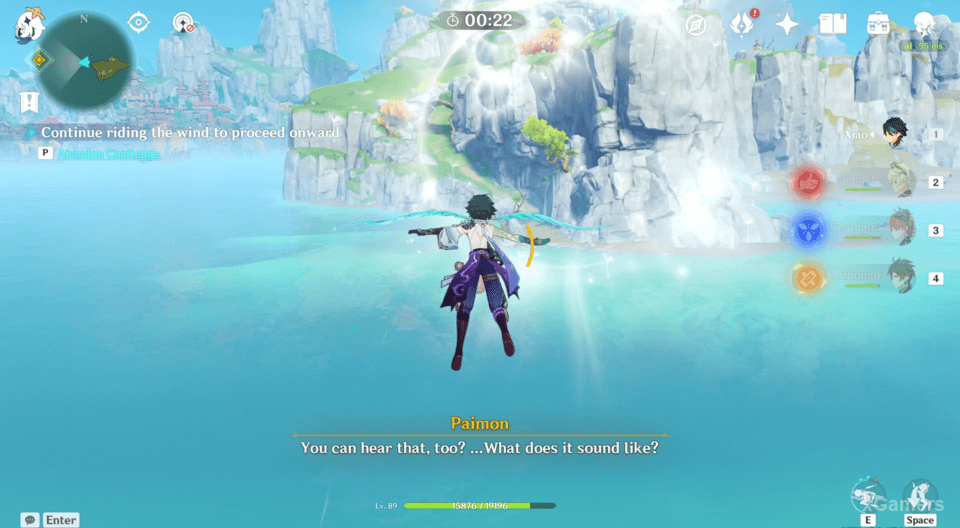Click the exclamation bookmark icon under minimap
The height and width of the screenshot is (528, 960).
pyautogui.click(x=29, y=101)
